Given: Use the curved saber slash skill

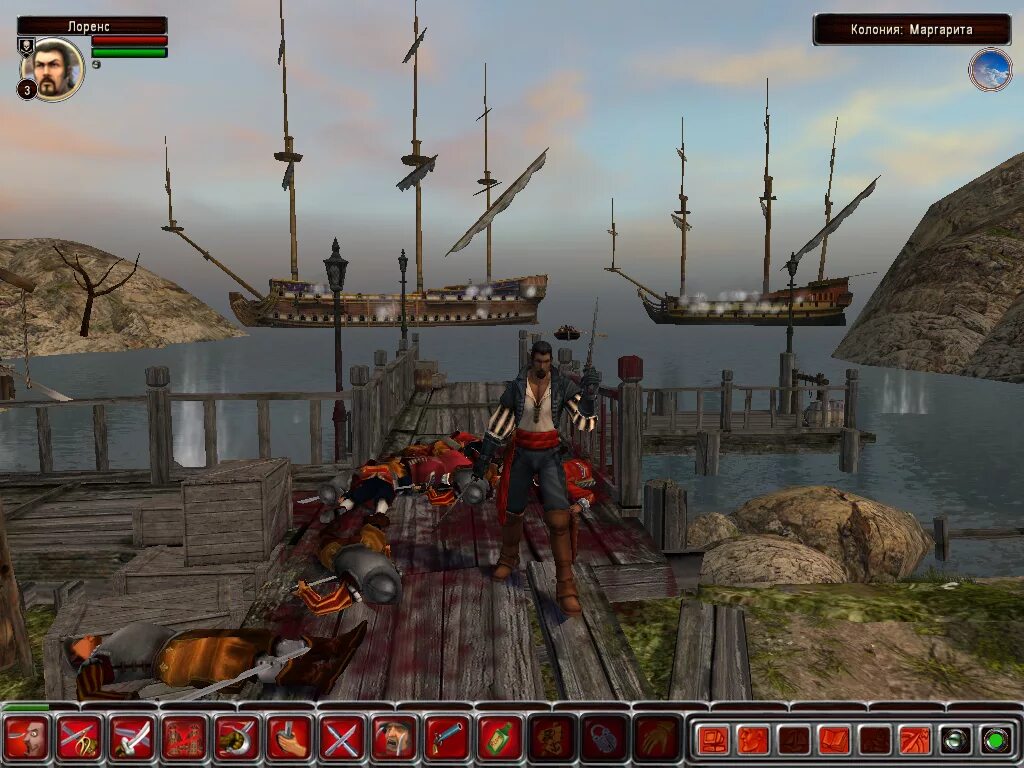Looking at the screenshot, I should click(132, 739).
